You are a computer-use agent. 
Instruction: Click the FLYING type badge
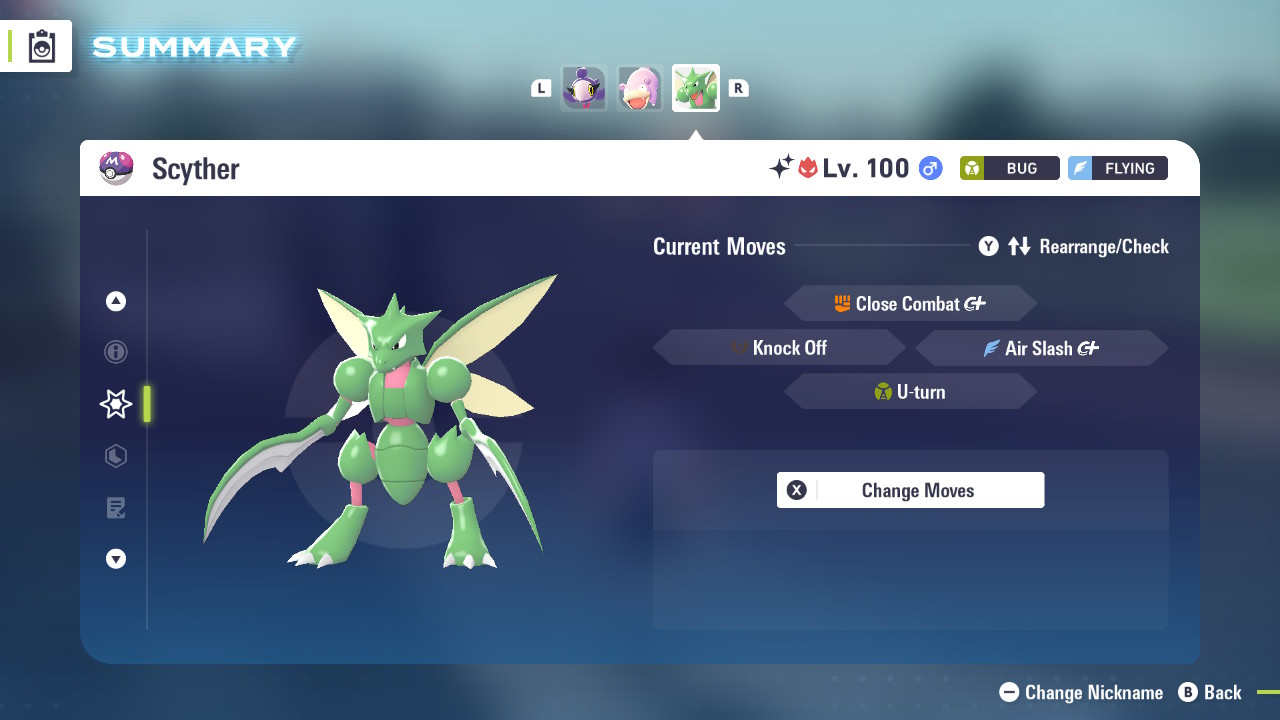[x=1117, y=168]
